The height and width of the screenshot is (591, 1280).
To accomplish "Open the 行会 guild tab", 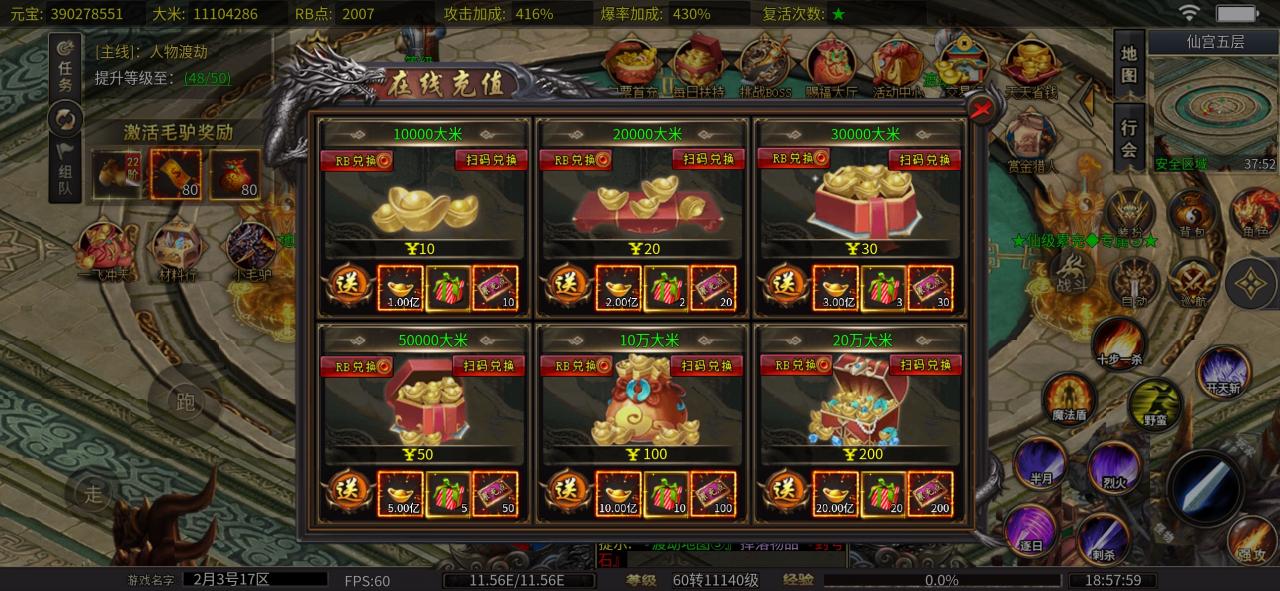I will [x=1129, y=137].
